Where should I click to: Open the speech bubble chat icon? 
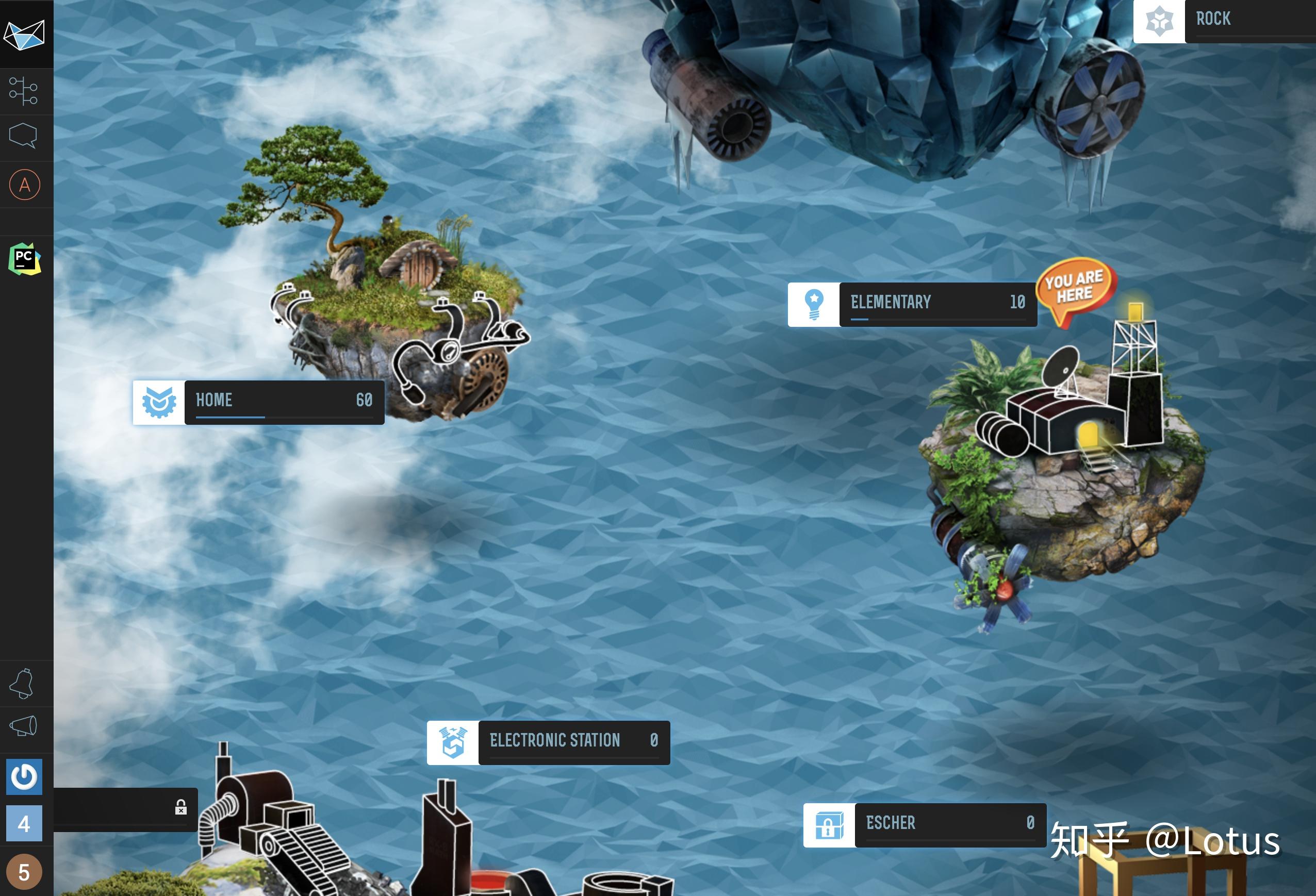24,136
